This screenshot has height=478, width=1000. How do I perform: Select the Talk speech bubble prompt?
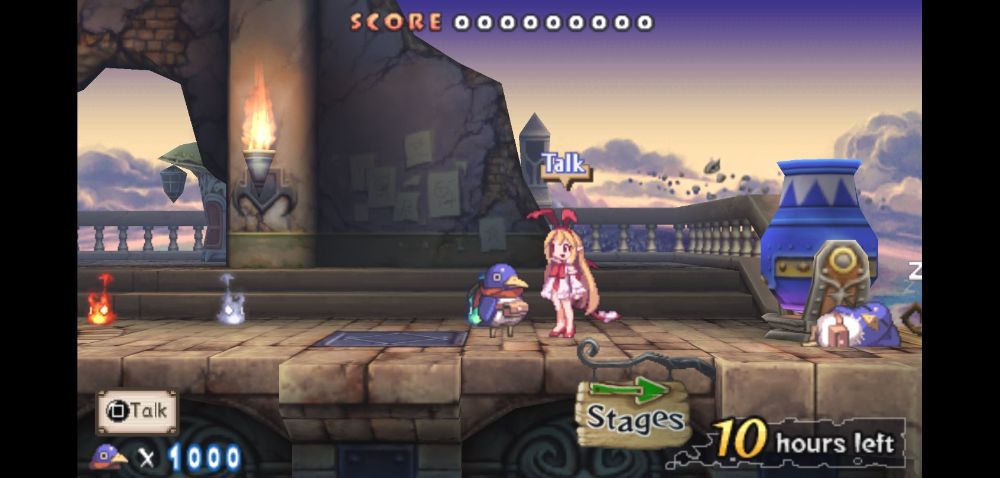click(565, 165)
